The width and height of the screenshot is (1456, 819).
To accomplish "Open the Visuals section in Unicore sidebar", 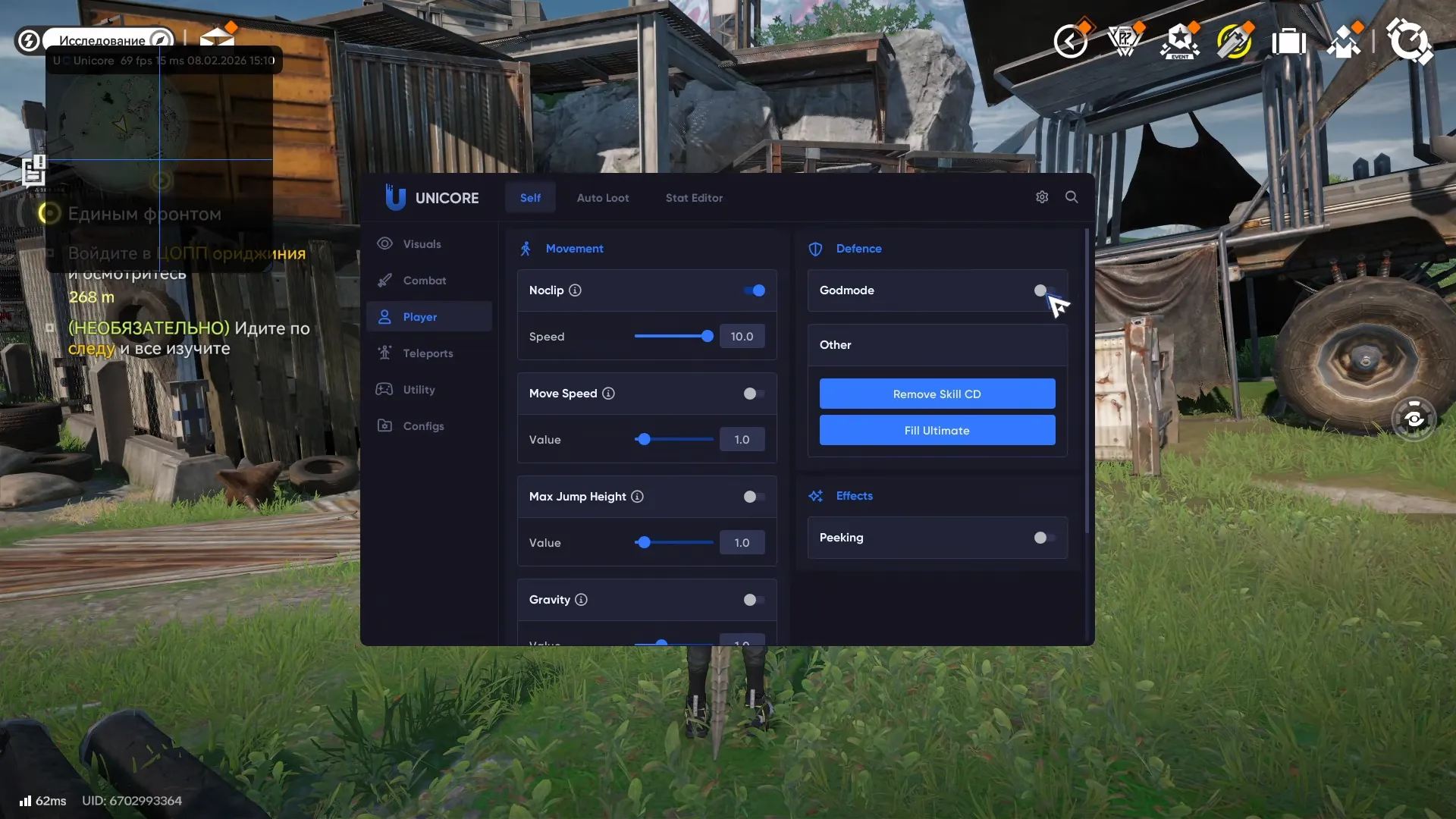I will tap(422, 243).
